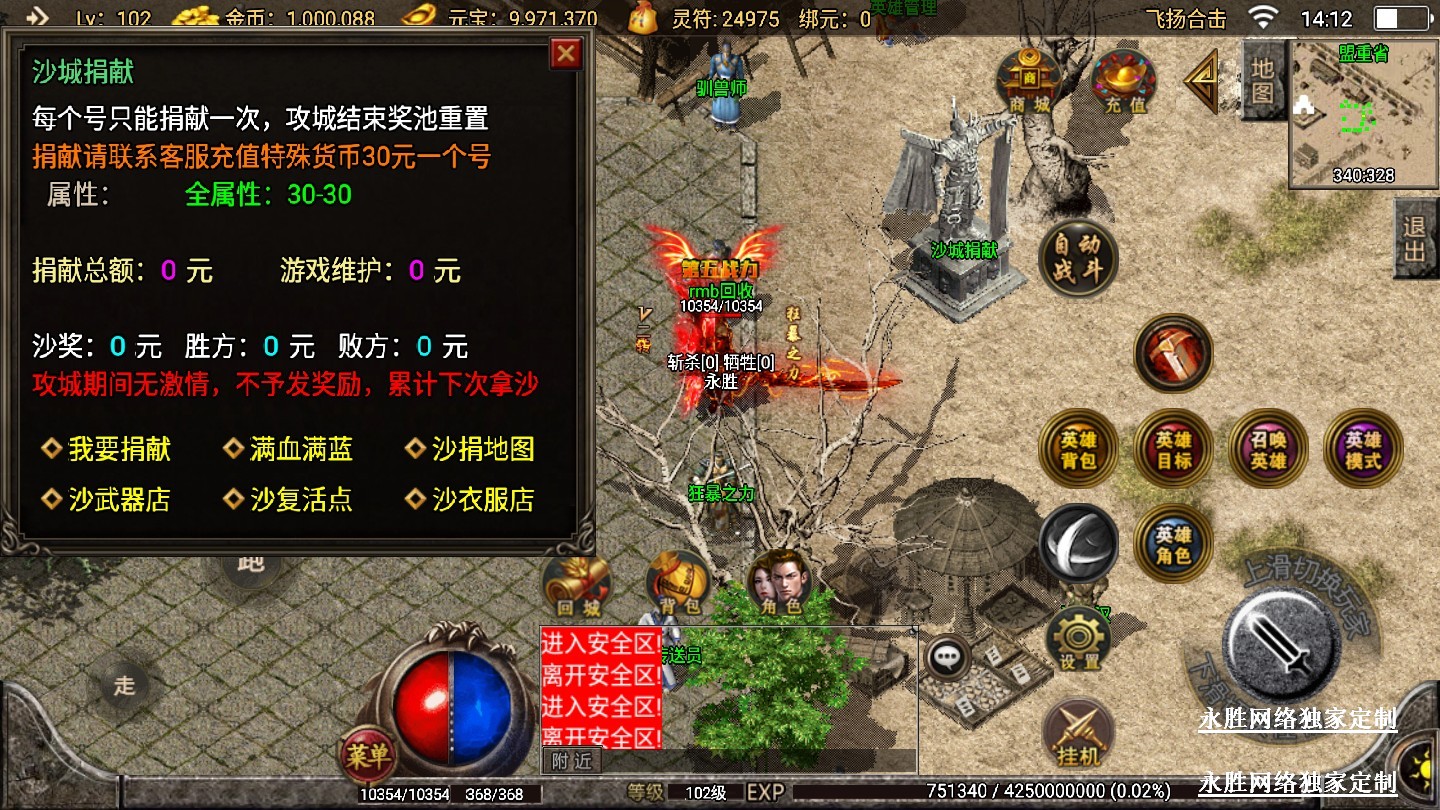This screenshot has height=810, width=1440.
Task: Open the 商城 shop icon
Action: click(x=1029, y=80)
